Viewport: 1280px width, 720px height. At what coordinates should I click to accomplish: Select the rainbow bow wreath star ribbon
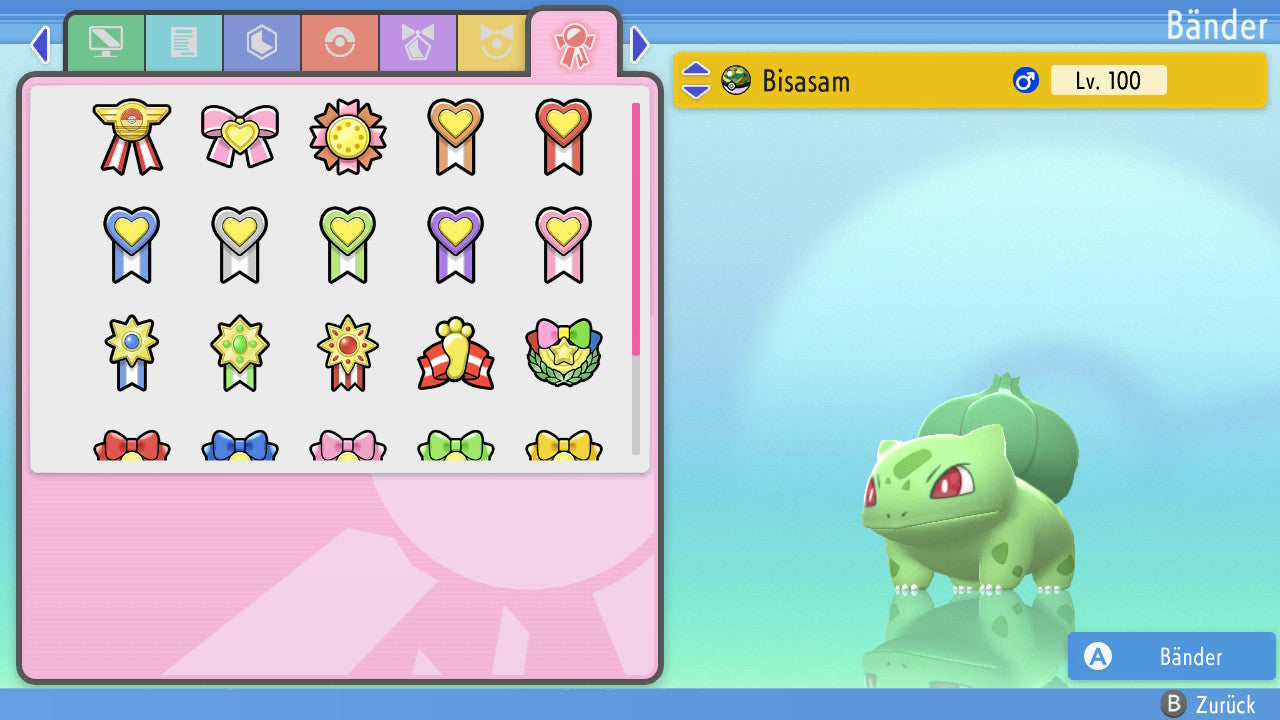coord(564,354)
